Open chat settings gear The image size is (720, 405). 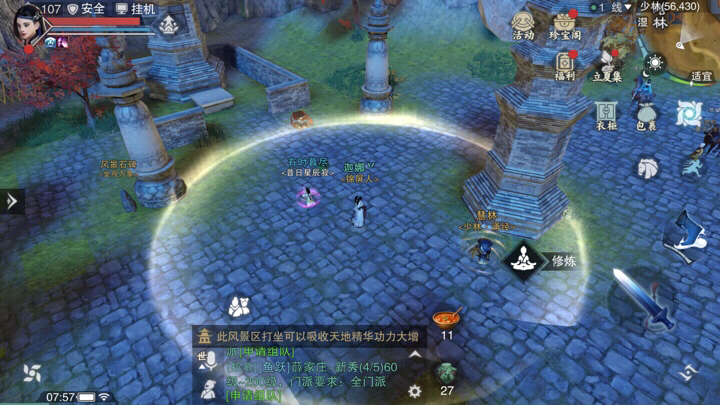click(415, 391)
